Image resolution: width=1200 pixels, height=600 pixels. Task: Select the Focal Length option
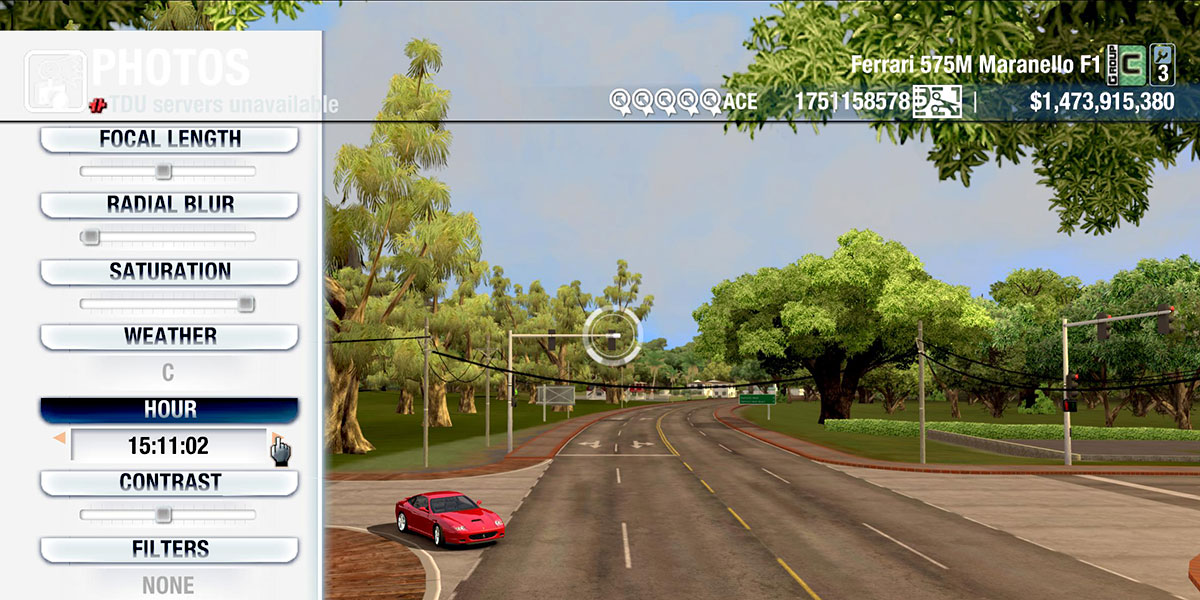tap(169, 139)
